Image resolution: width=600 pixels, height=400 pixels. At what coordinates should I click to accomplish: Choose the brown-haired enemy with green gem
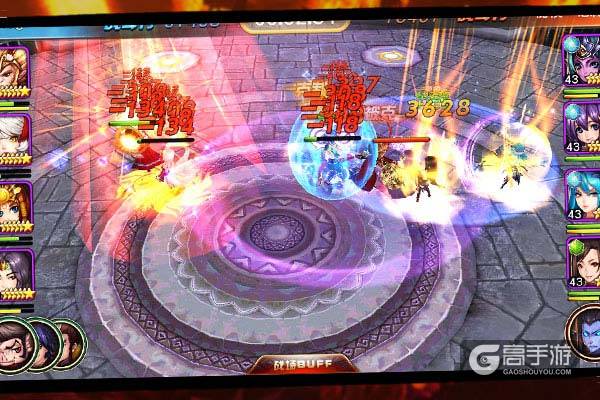coord(581,260)
